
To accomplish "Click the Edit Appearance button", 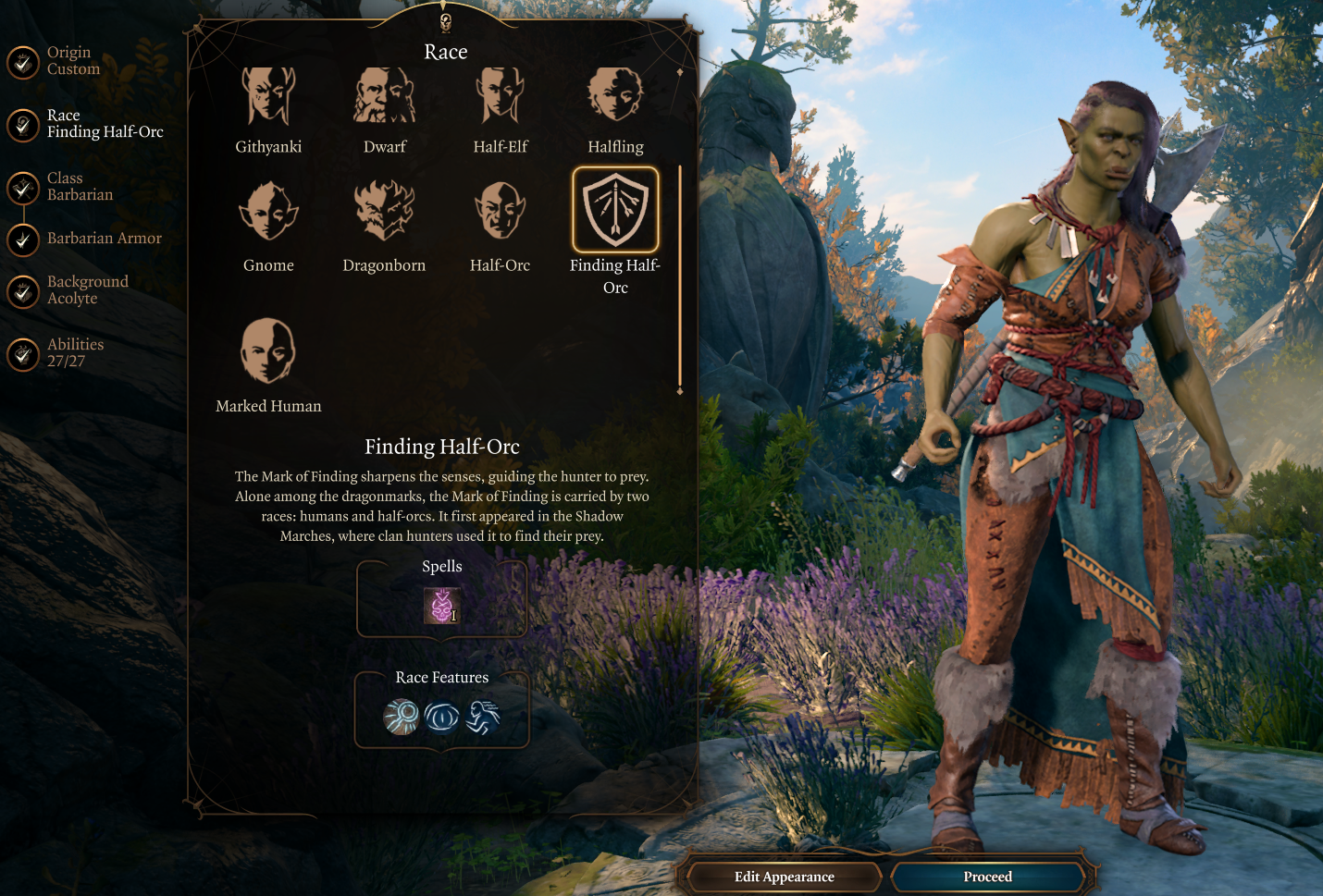I will point(784,877).
